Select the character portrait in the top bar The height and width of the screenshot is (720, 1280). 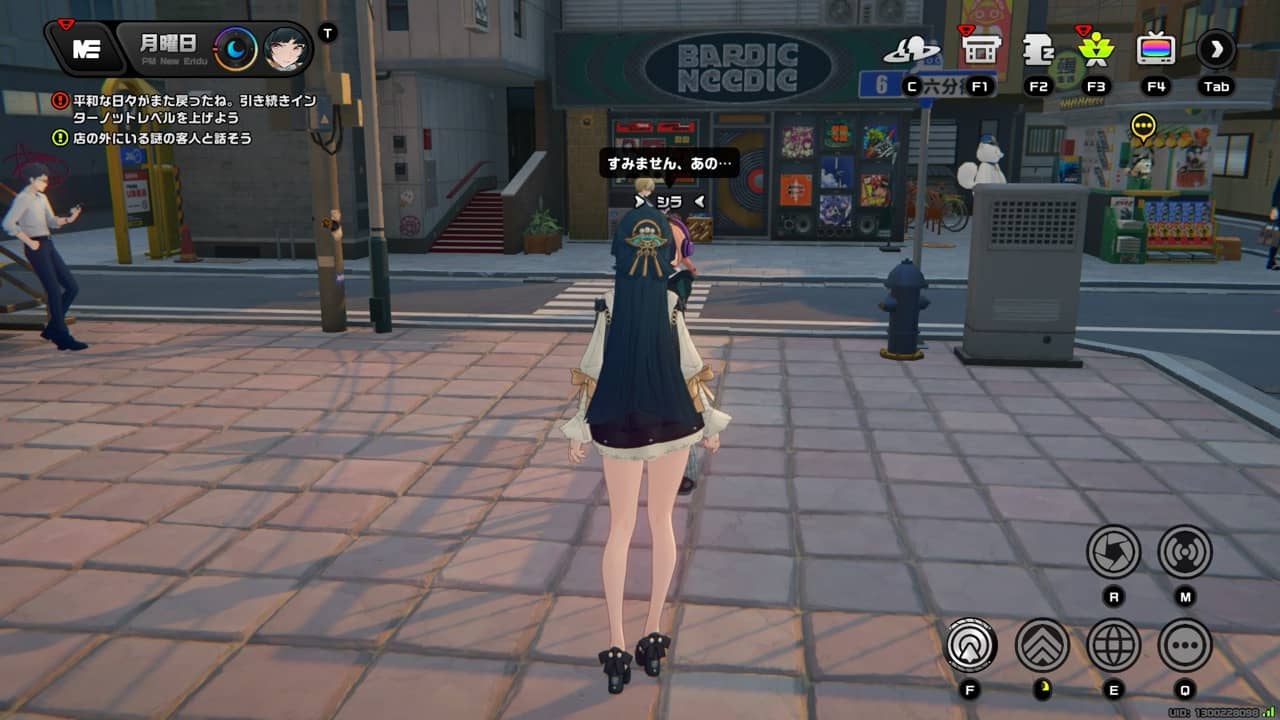click(x=285, y=49)
